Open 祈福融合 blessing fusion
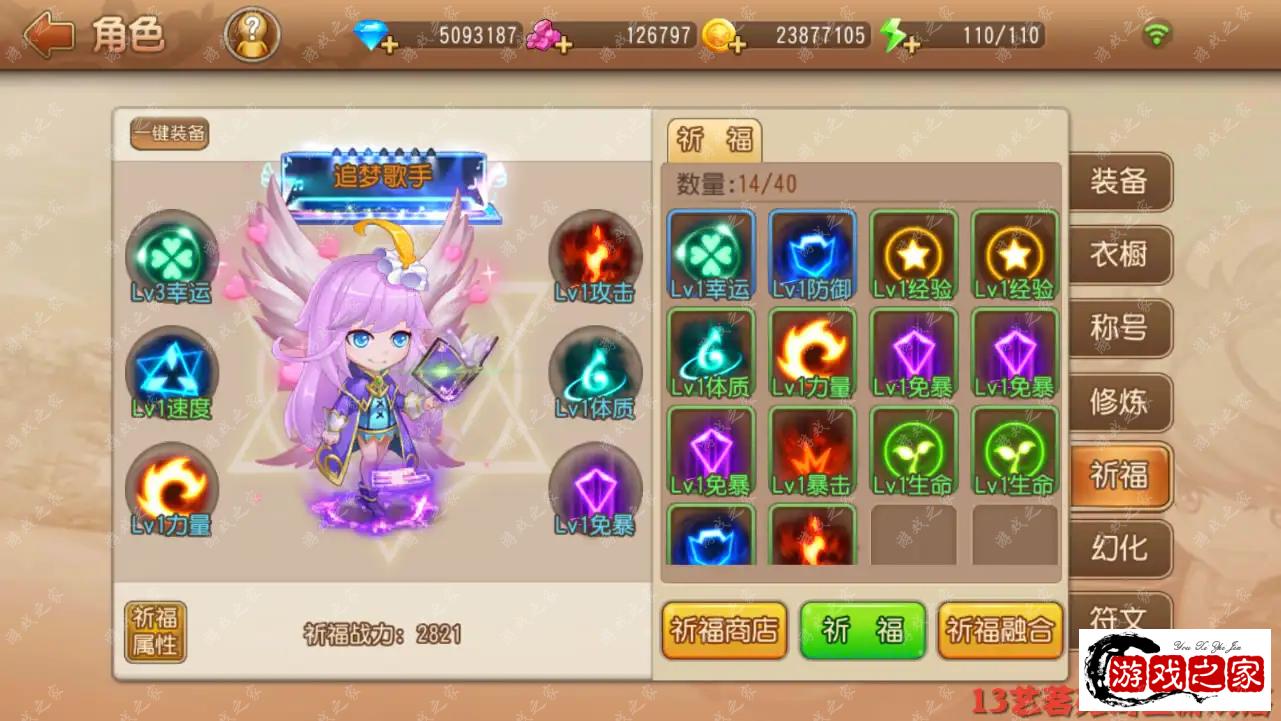This screenshot has width=1281, height=721. (x=999, y=630)
